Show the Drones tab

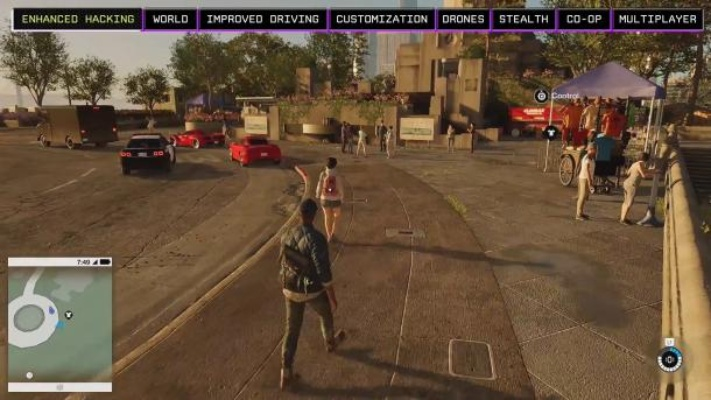click(462, 19)
